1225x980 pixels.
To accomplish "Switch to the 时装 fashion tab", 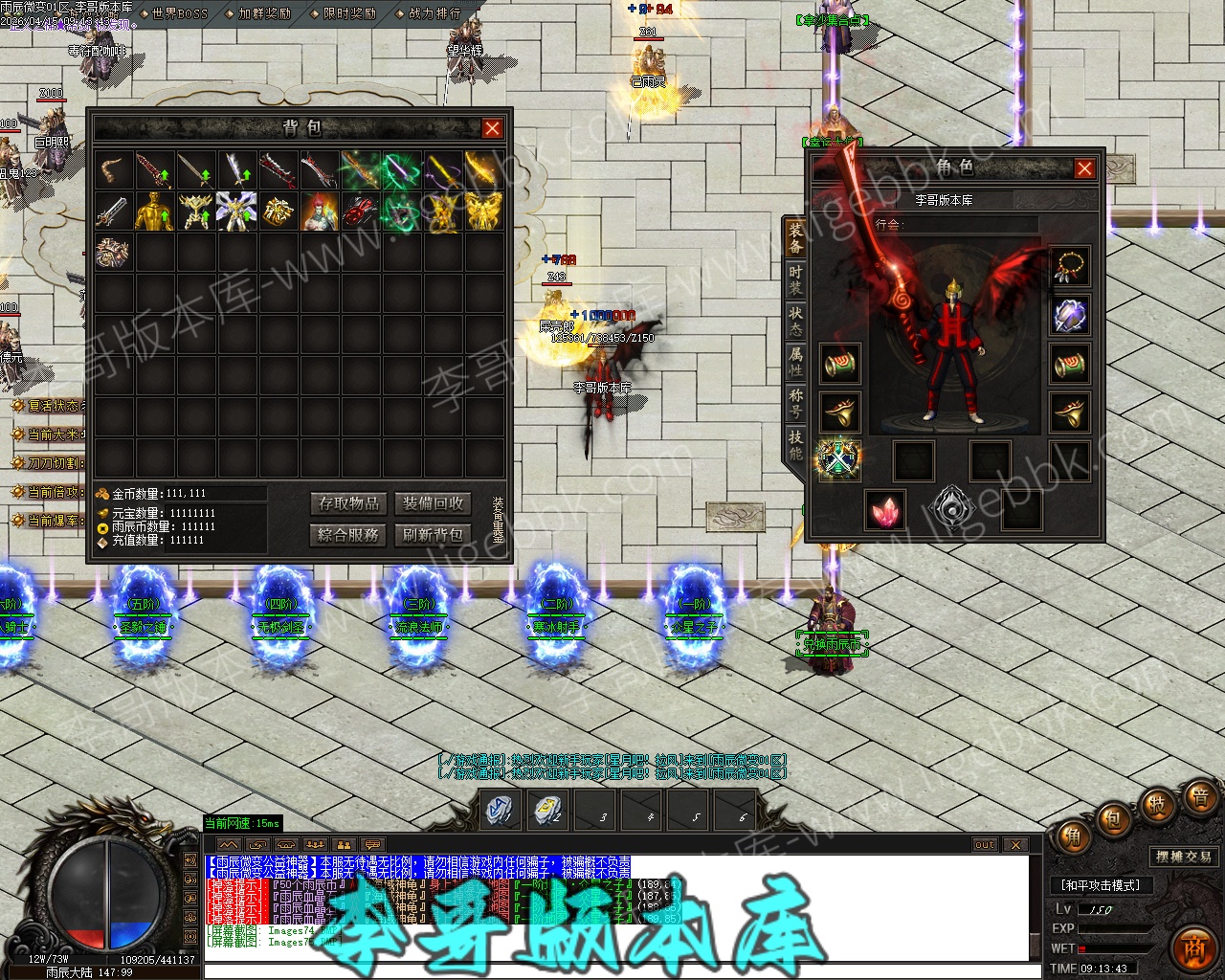I will pos(795,279).
